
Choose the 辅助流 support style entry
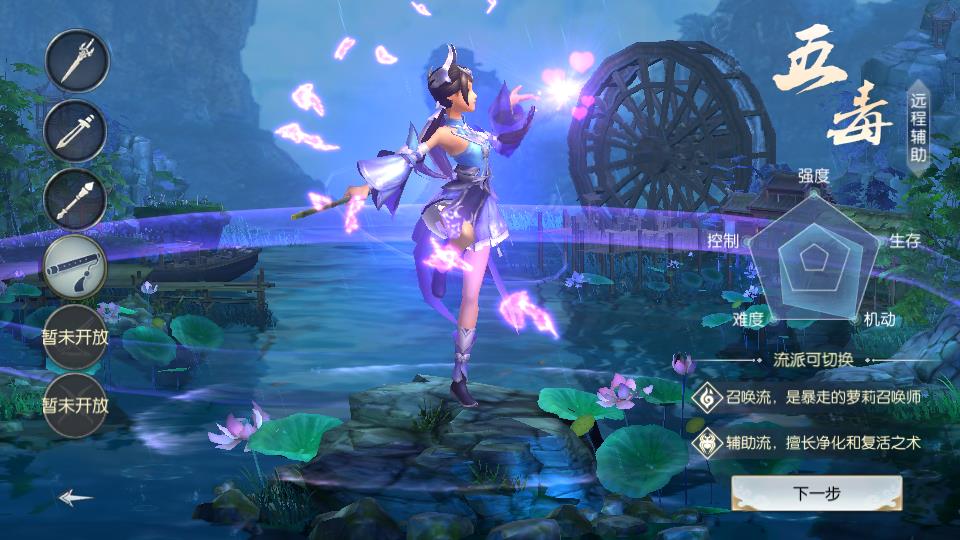click(x=808, y=441)
